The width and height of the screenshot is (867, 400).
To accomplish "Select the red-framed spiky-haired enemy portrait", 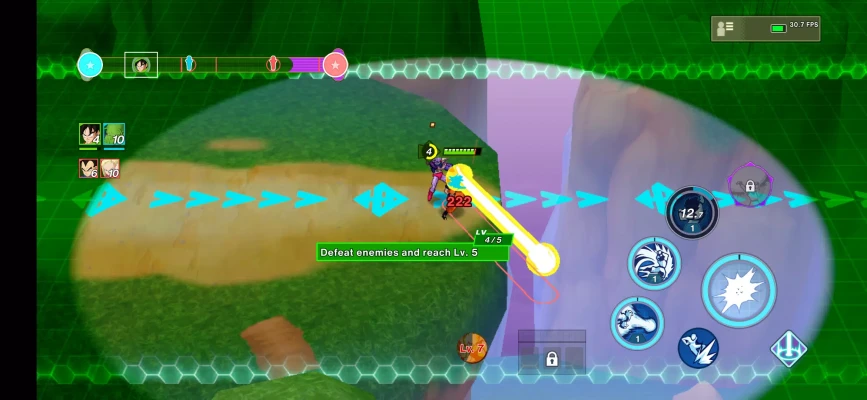I will click(89, 168).
